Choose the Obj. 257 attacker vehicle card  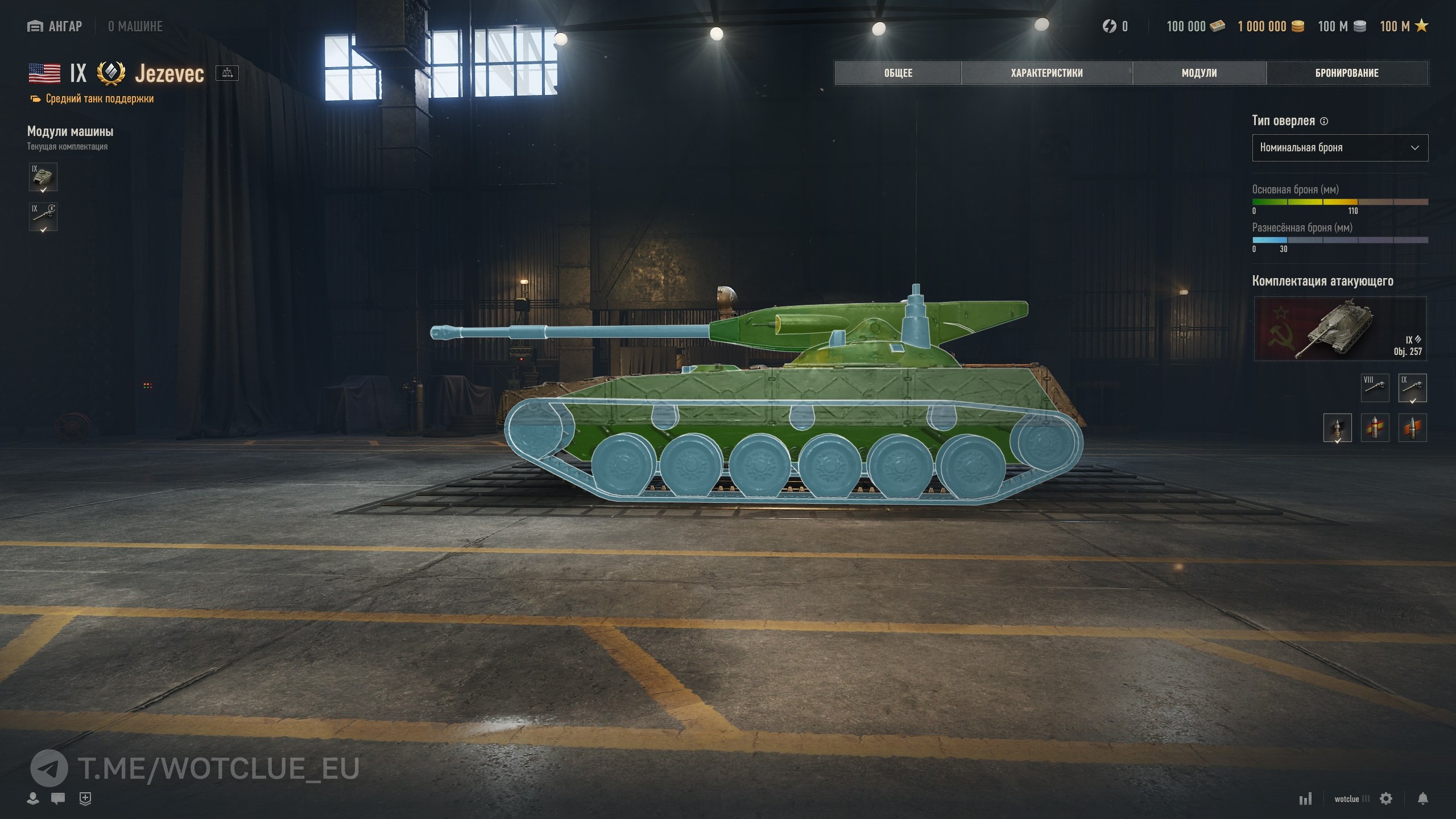point(1339,329)
